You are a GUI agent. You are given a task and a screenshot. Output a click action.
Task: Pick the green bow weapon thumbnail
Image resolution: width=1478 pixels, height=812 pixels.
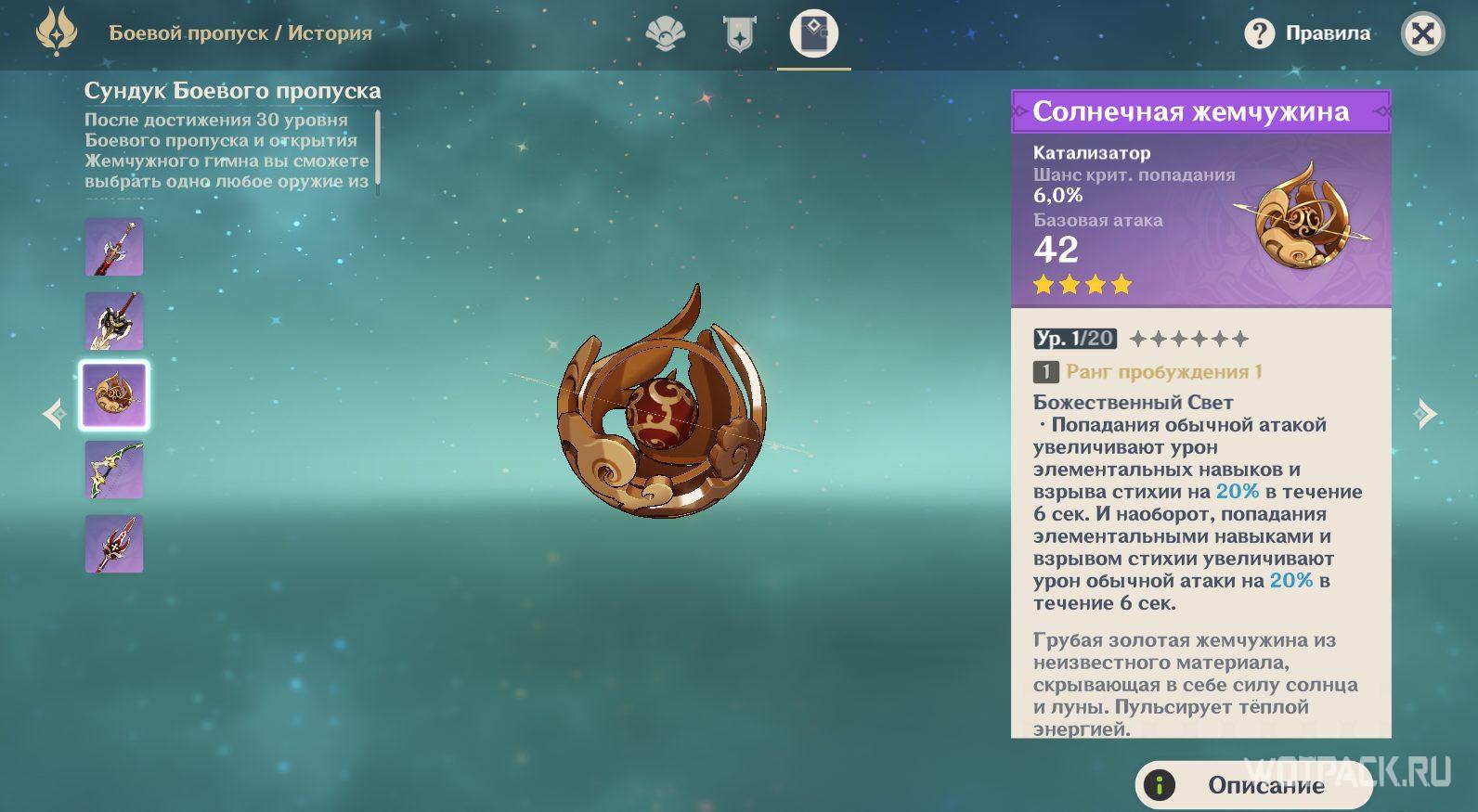point(114,470)
